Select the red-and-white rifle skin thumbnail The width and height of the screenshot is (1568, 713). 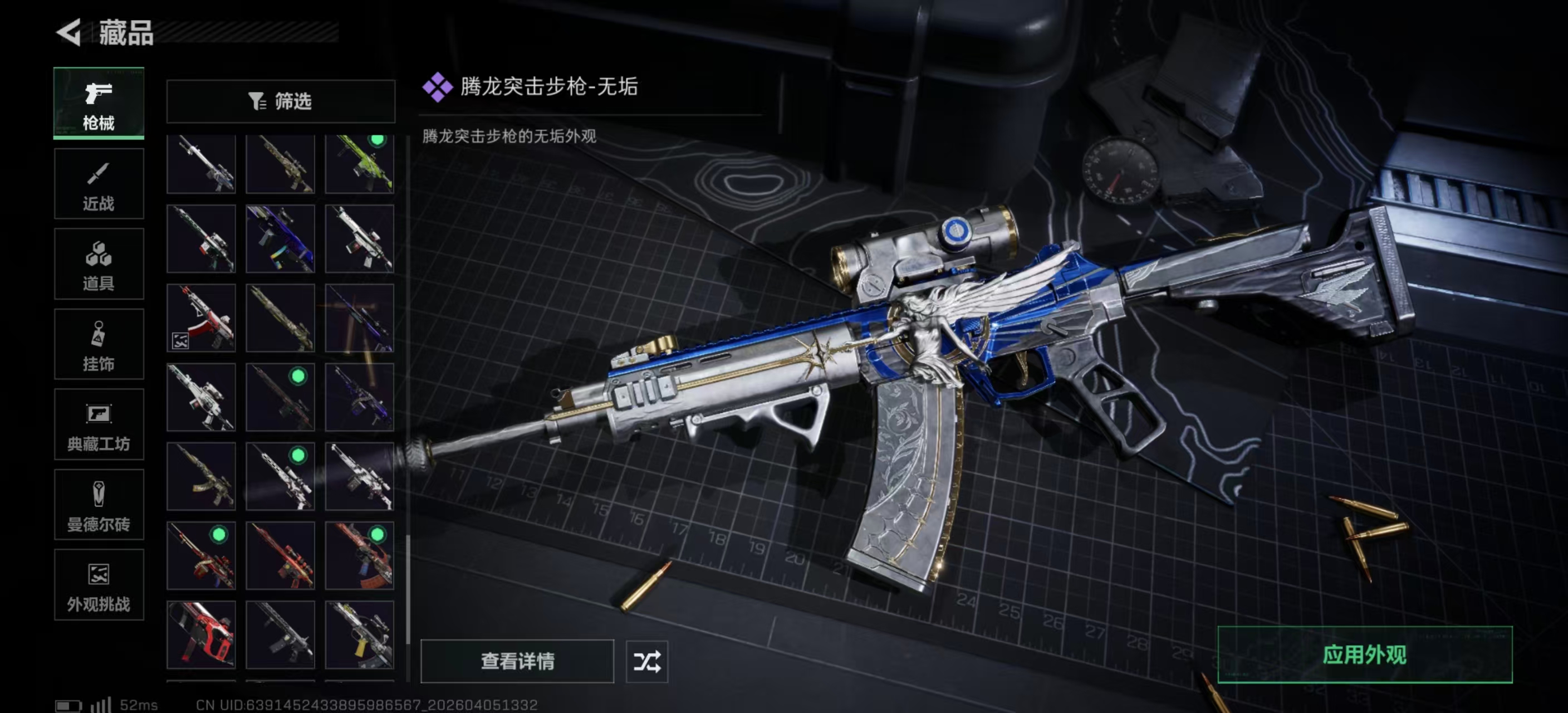[x=201, y=318]
